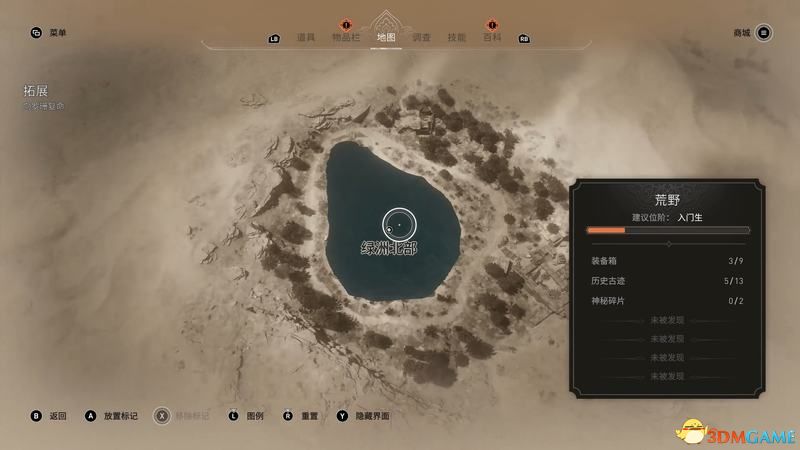This screenshot has height=450, width=800.
Task: Open the 技能 (Skills) tab
Action: pyautogui.click(x=457, y=38)
